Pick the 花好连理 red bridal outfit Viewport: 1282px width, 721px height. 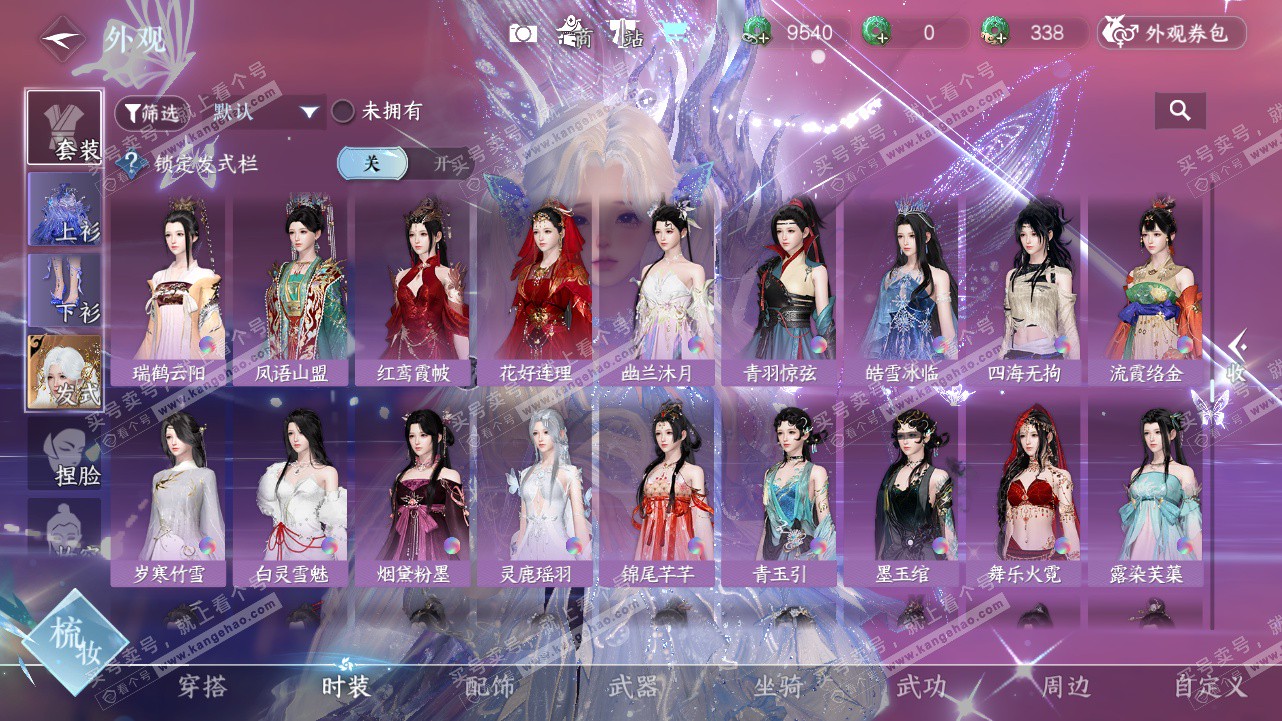click(x=534, y=290)
